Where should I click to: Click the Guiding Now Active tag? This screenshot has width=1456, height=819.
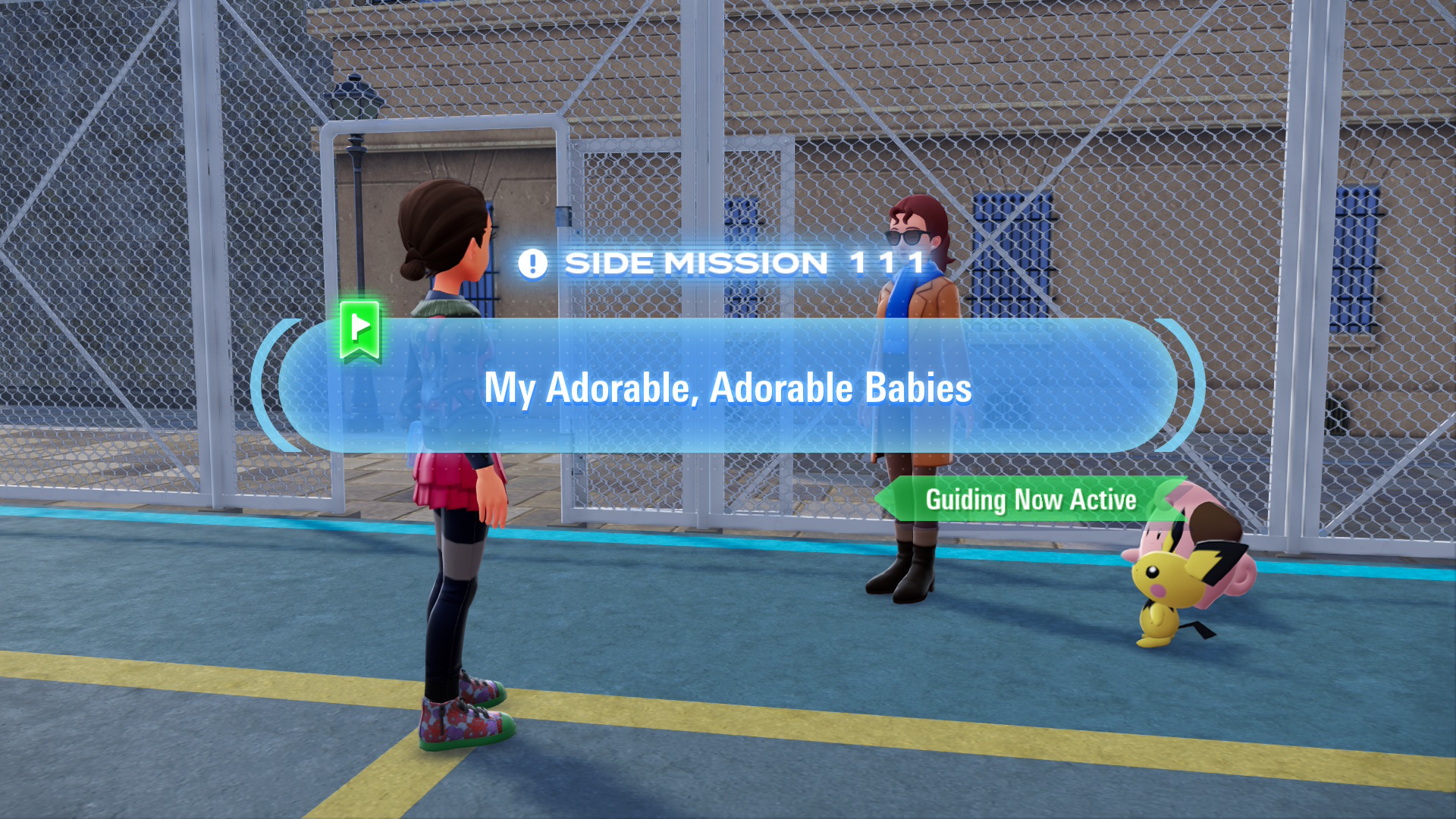[x=1030, y=500]
